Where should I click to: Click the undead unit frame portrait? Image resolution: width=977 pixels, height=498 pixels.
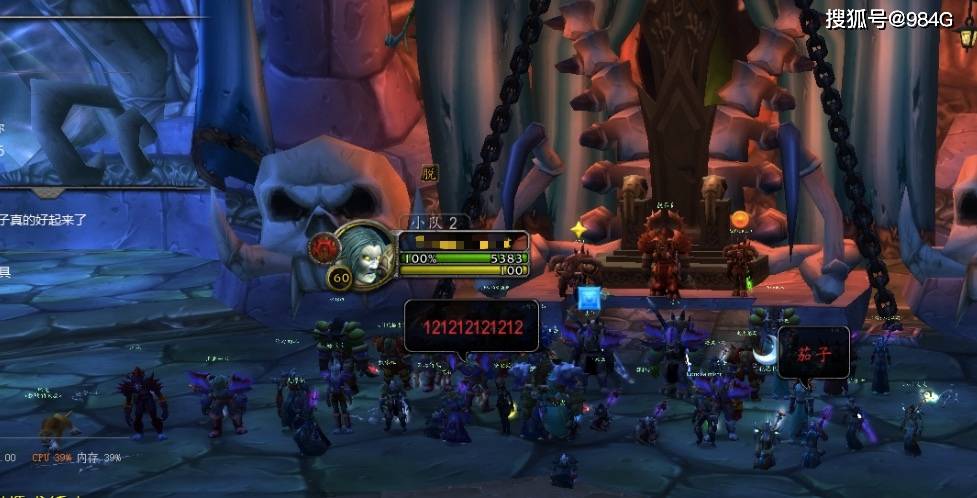coord(366,253)
